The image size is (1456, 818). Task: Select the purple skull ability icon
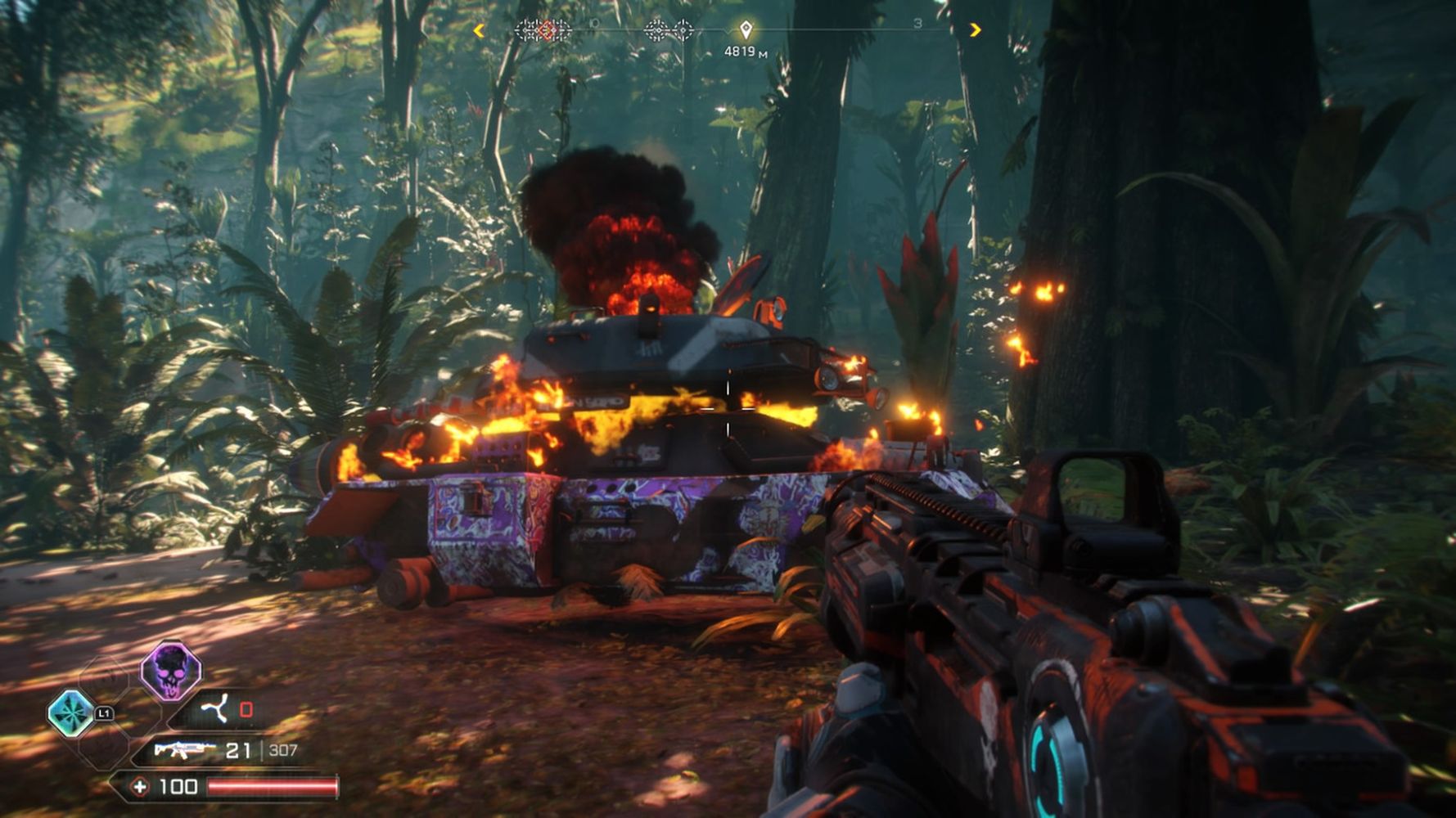point(170,672)
